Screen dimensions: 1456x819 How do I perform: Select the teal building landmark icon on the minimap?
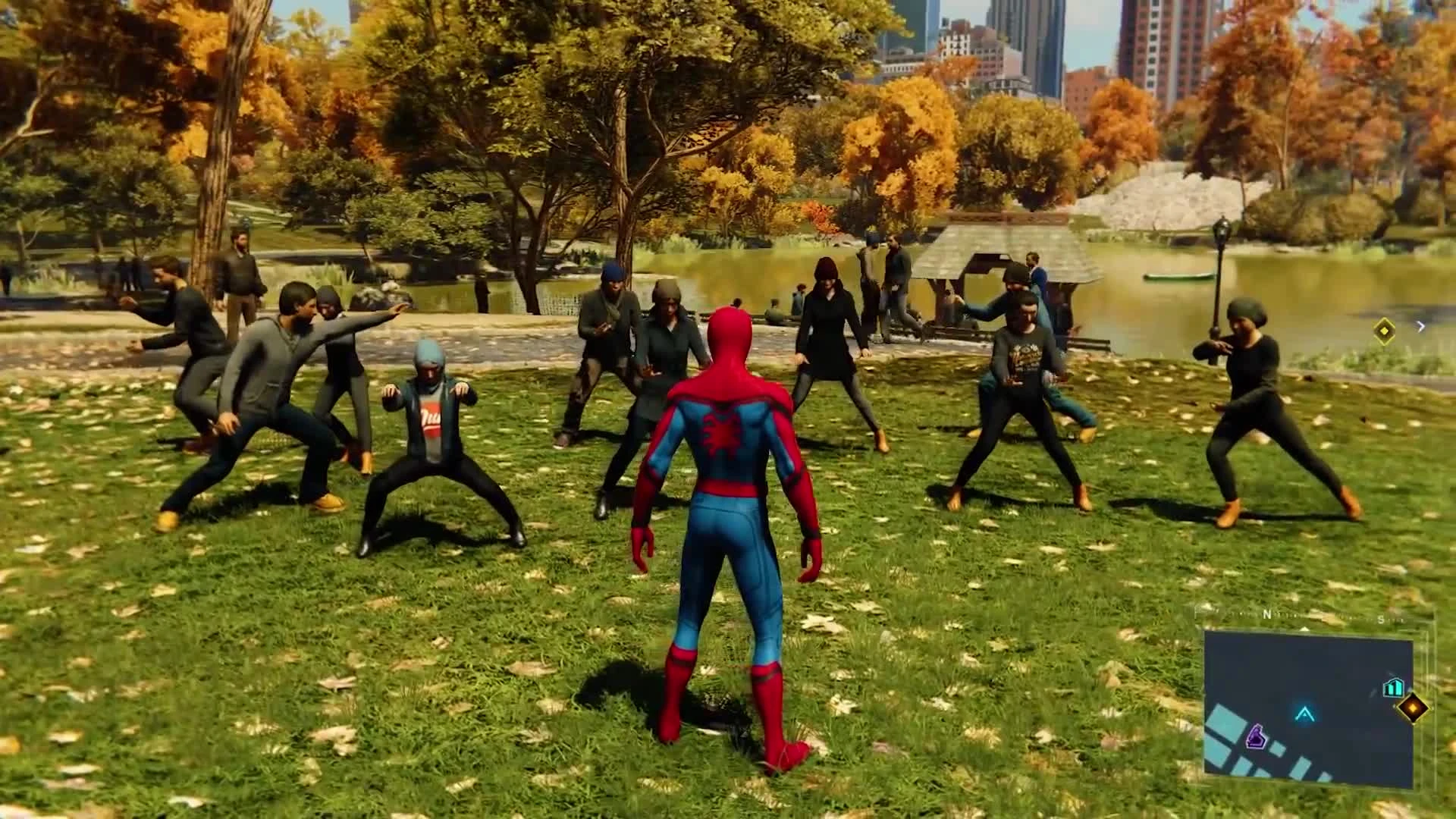[1393, 687]
